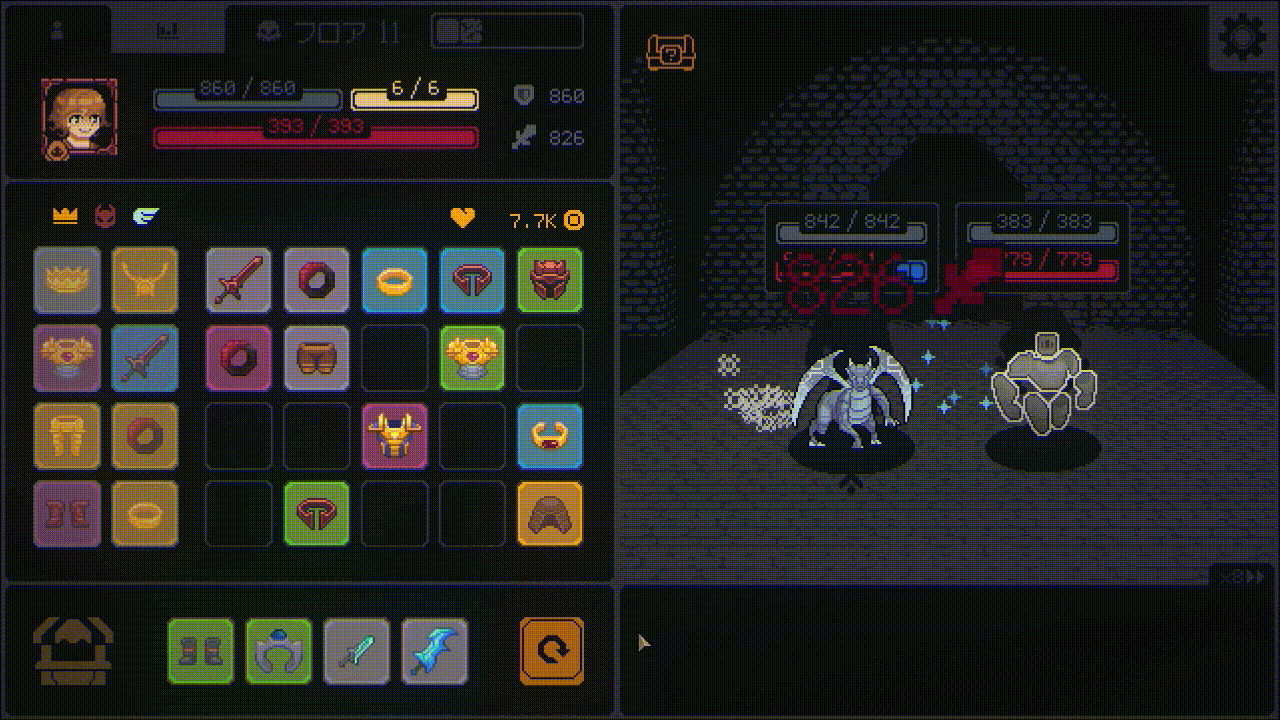The width and height of the screenshot is (1280, 720).
Task: Open the settings gear icon
Action: click(1243, 37)
